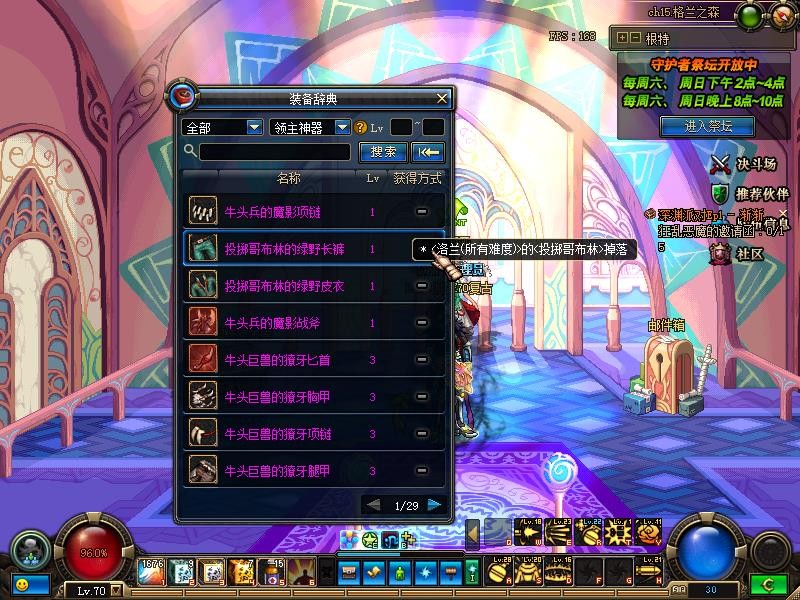
Task: Open the 社区 community menu
Action: tap(738, 254)
